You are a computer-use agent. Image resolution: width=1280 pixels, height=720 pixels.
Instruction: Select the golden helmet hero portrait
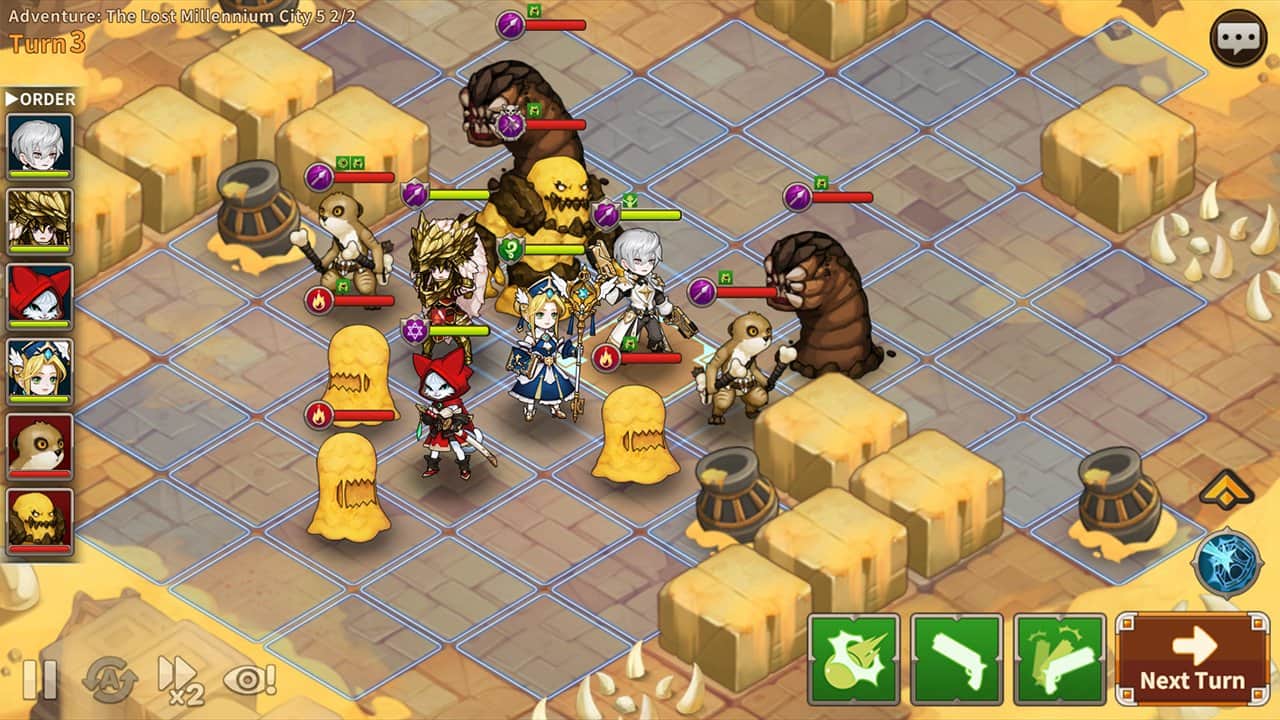(x=40, y=221)
